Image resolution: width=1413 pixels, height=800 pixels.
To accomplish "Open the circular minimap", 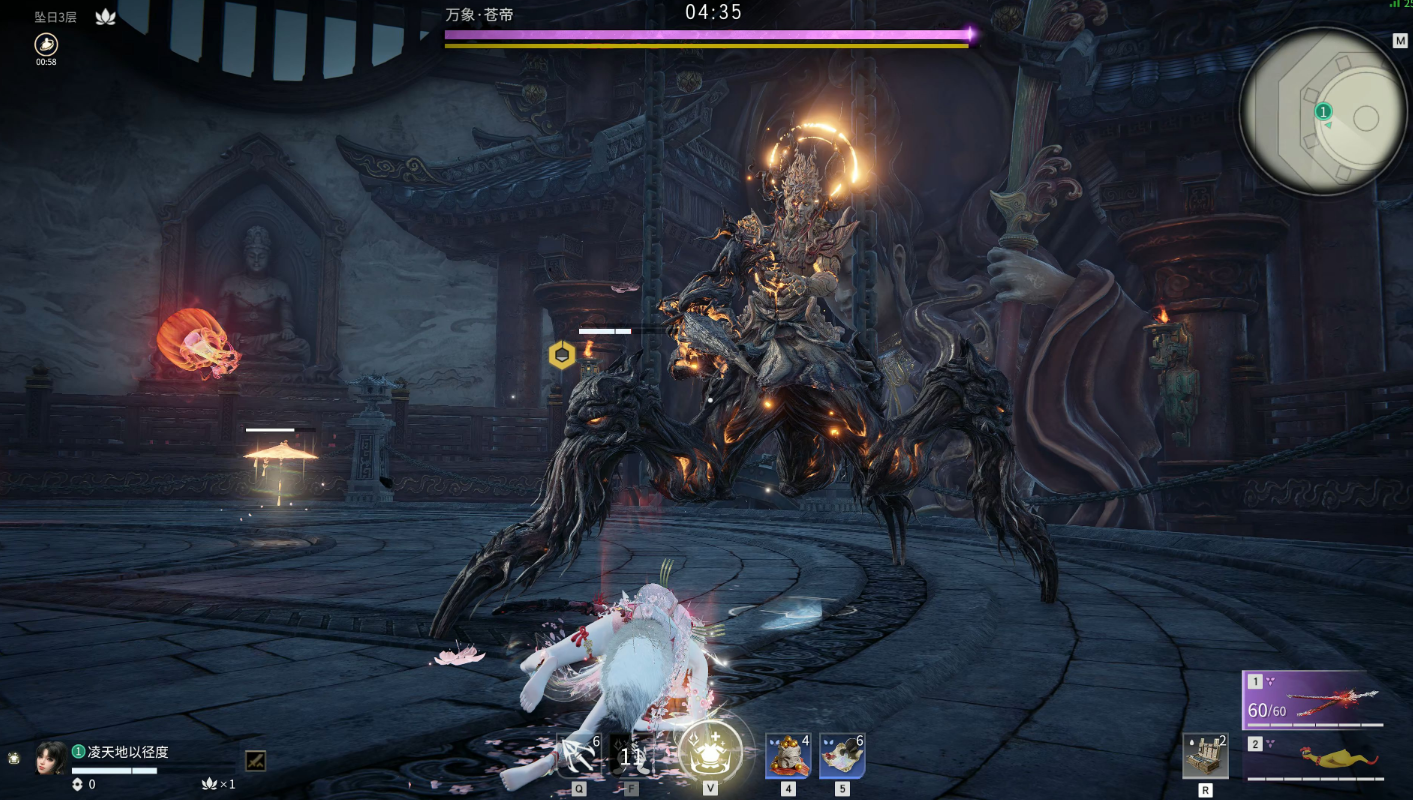I will tap(1323, 111).
